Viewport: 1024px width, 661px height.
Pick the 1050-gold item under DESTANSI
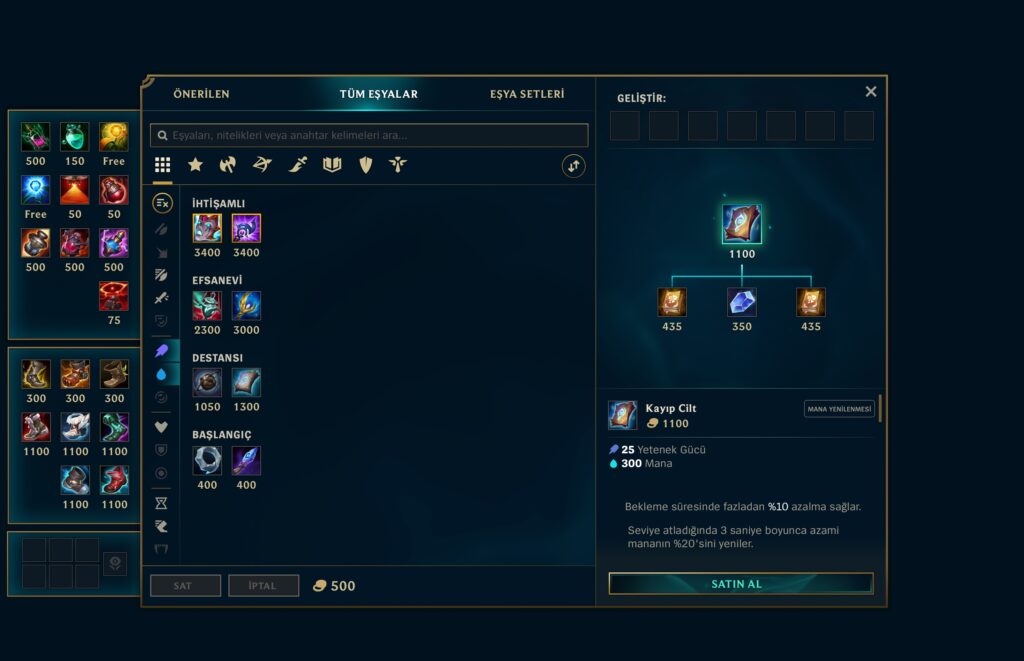pyautogui.click(x=207, y=382)
